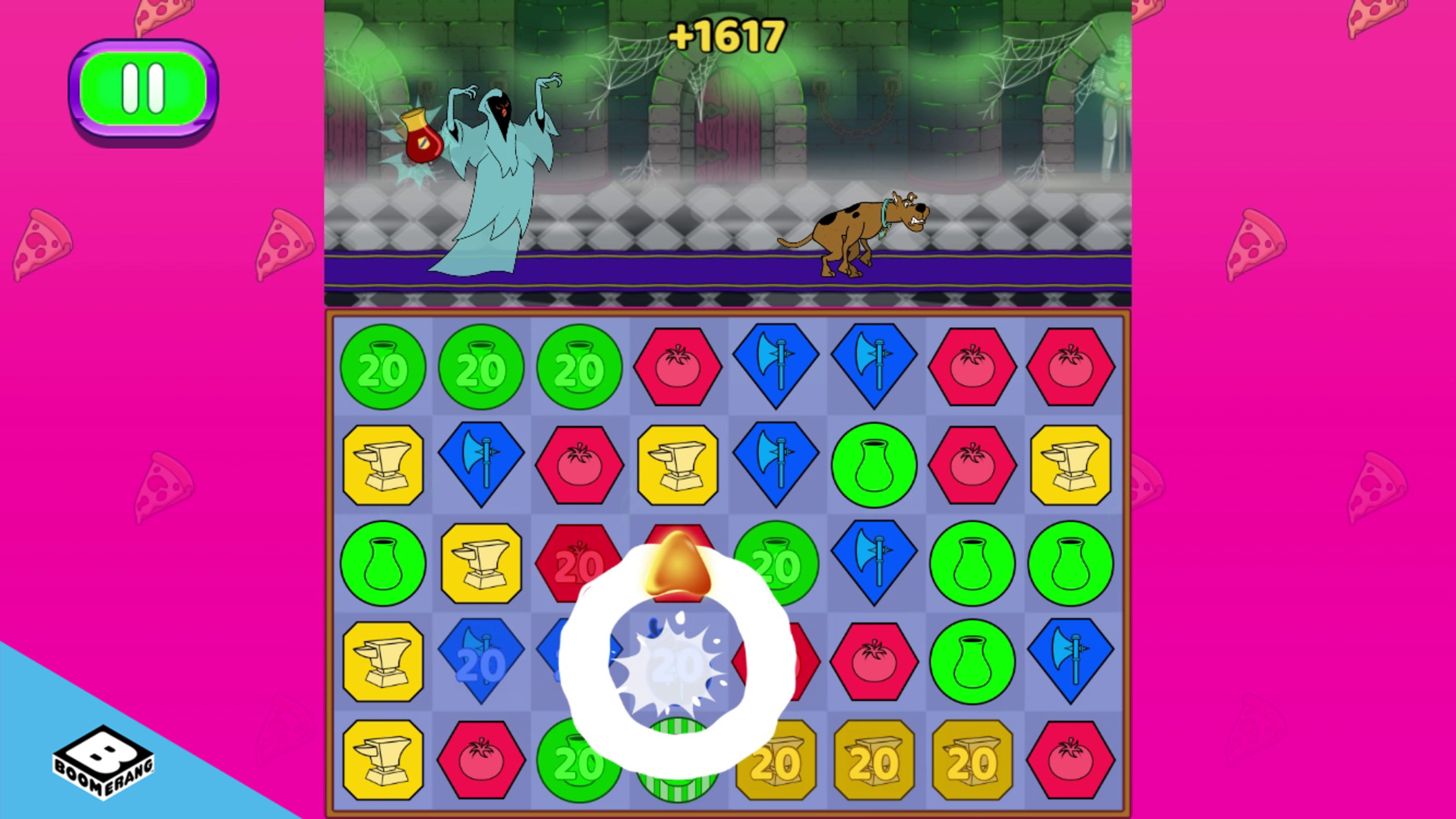Click the green pot tile in the second row
This screenshot has width=1456, height=819.
pos(874,465)
